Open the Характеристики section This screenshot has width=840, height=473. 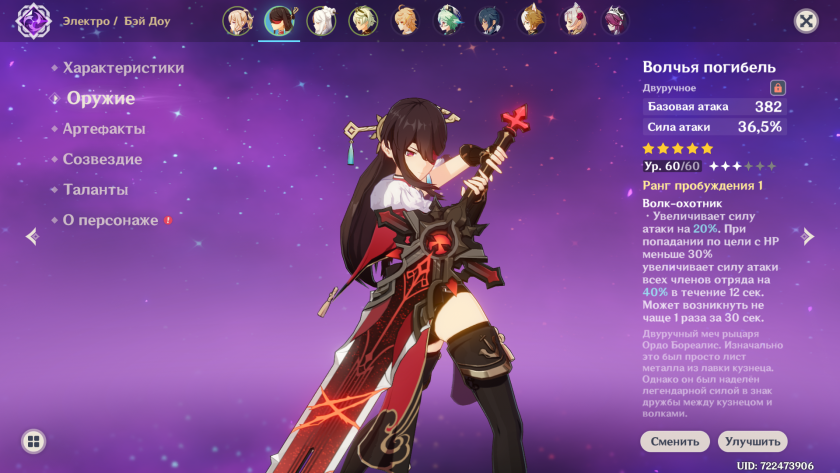point(123,68)
